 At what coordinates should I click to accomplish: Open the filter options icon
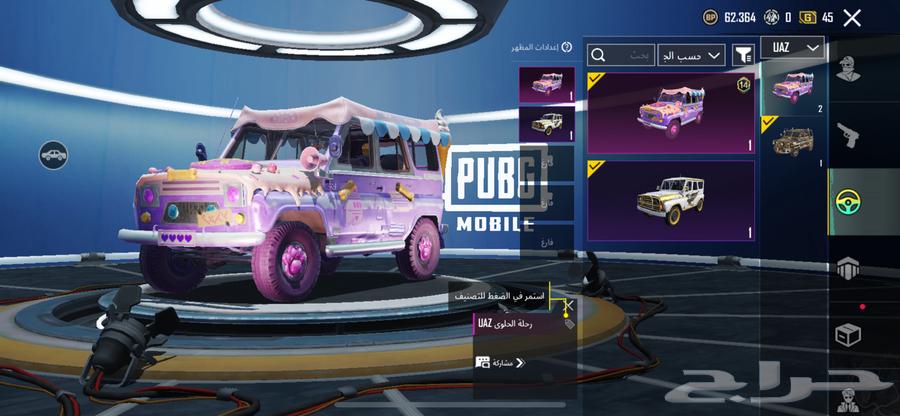pyautogui.click(x=743, y=54)
